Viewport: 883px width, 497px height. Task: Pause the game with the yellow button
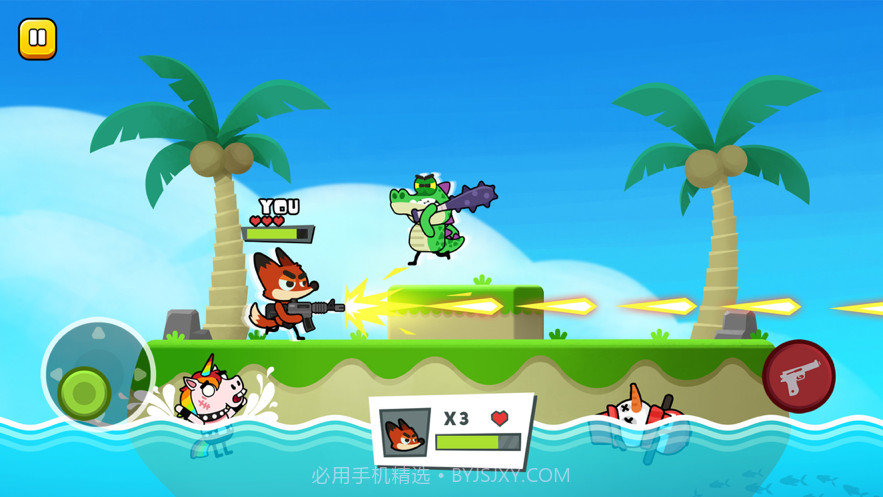point(38,39)
